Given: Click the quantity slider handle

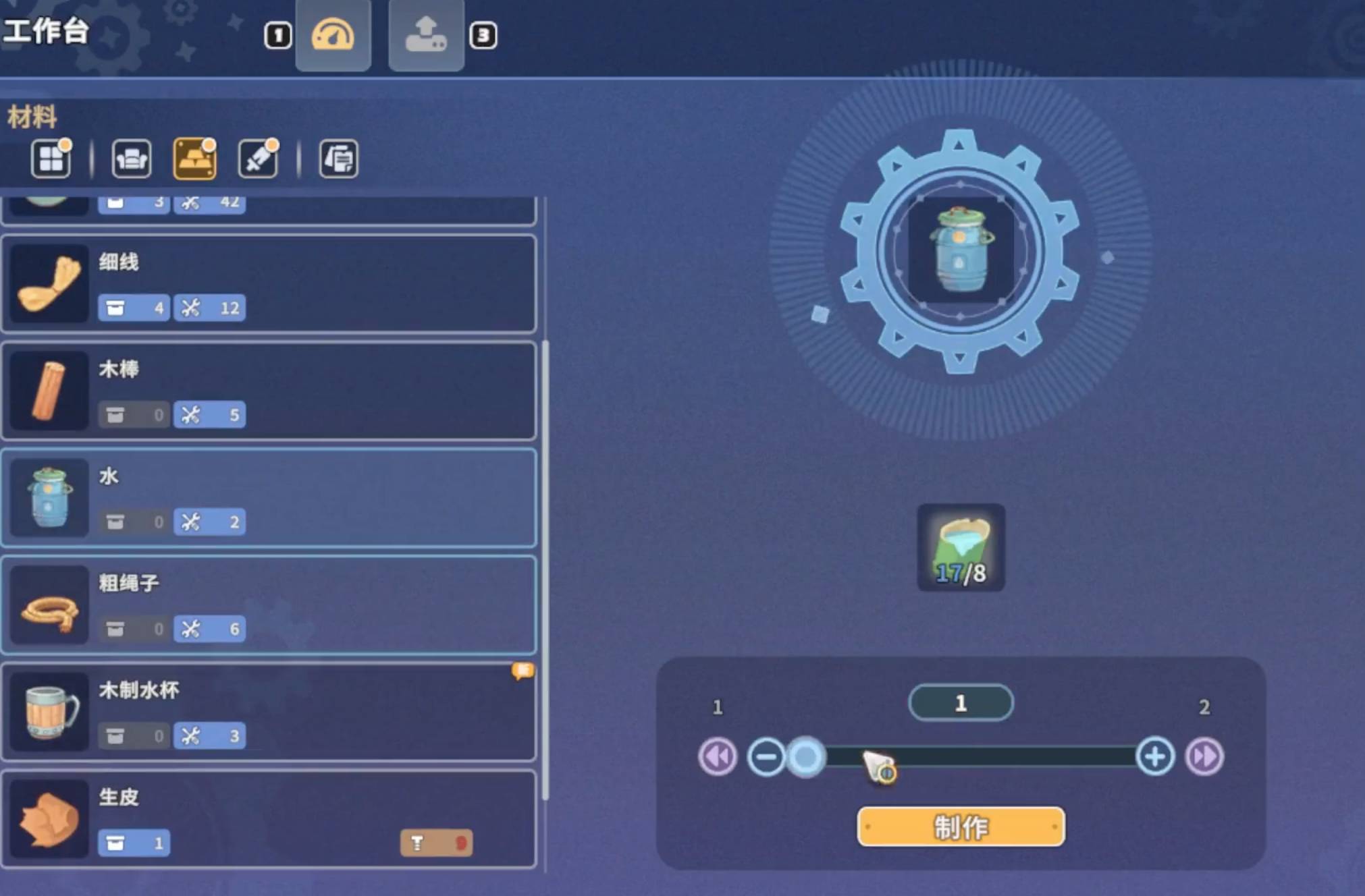Looking at the screenshot, I should tap(805, 756).
